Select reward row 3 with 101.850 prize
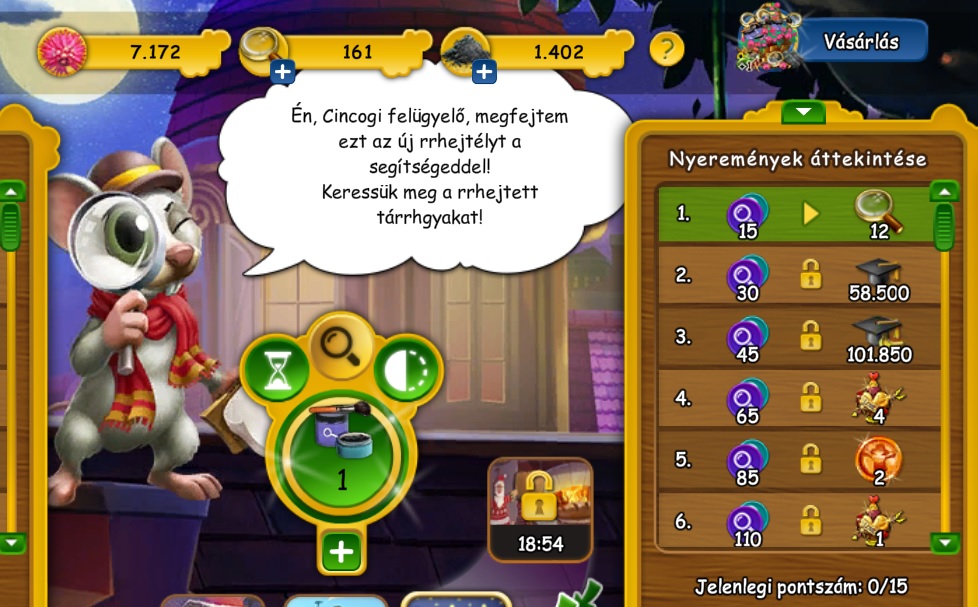Screen dimensions: 978x607 pos(797,337)
